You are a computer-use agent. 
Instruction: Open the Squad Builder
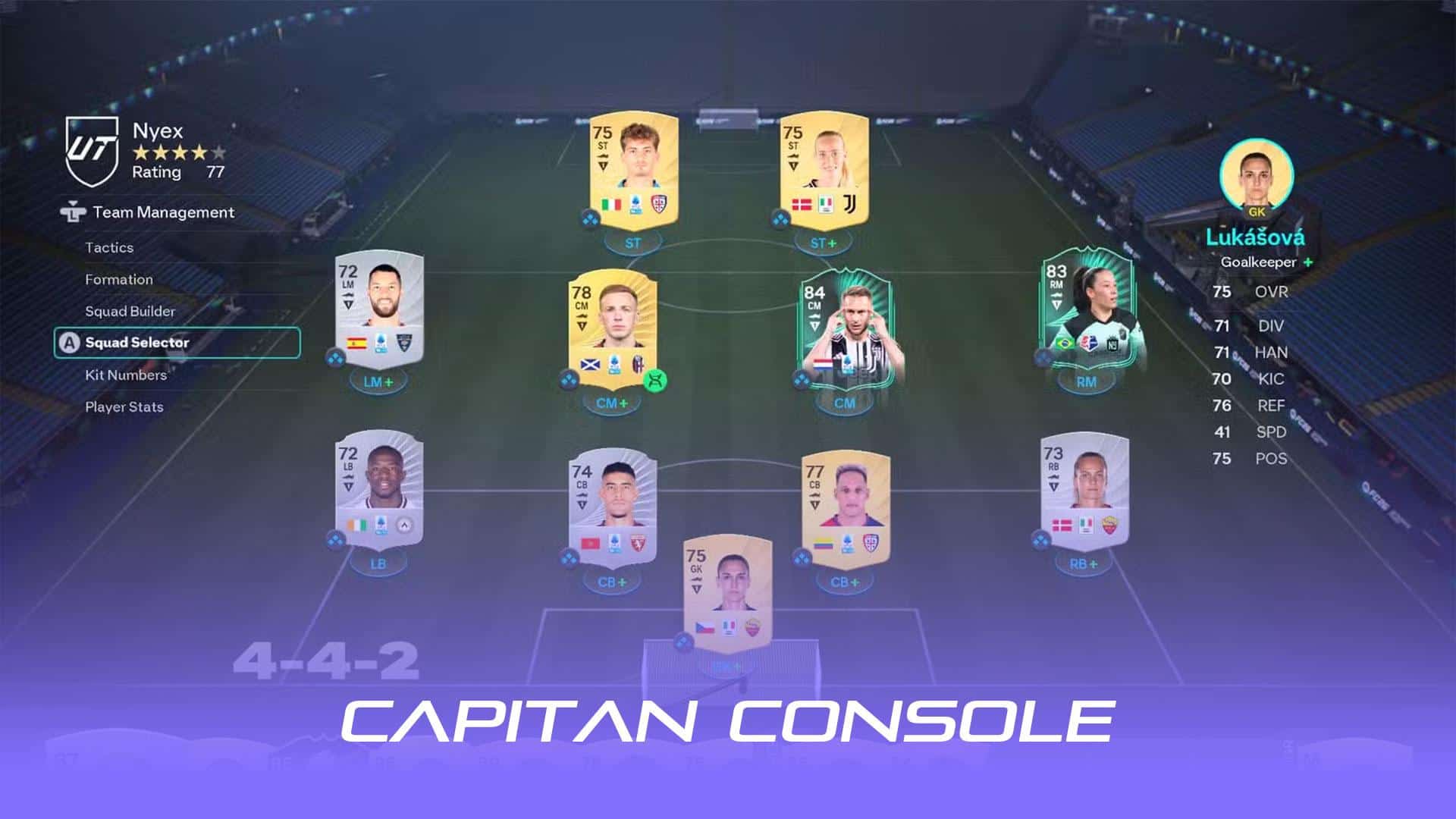[x=130, y=311]
